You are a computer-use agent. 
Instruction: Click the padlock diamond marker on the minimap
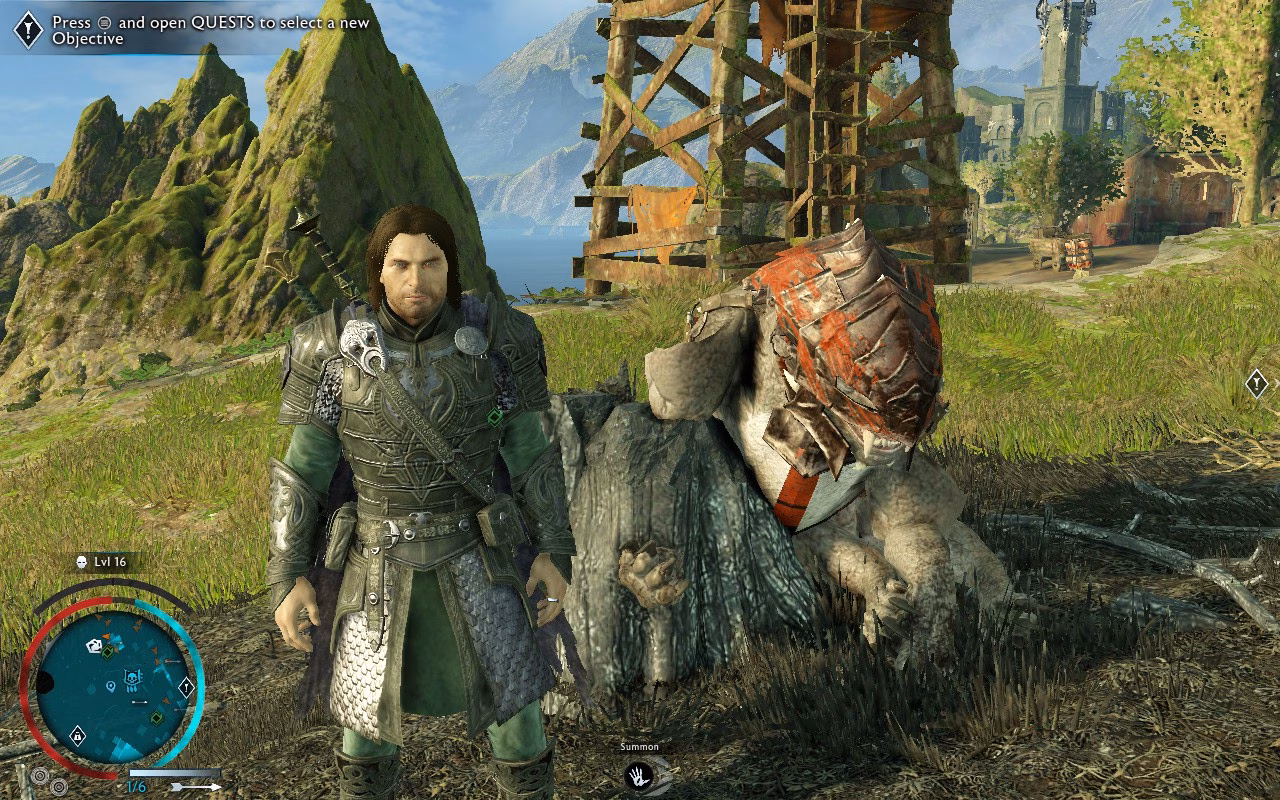point(77,737)
